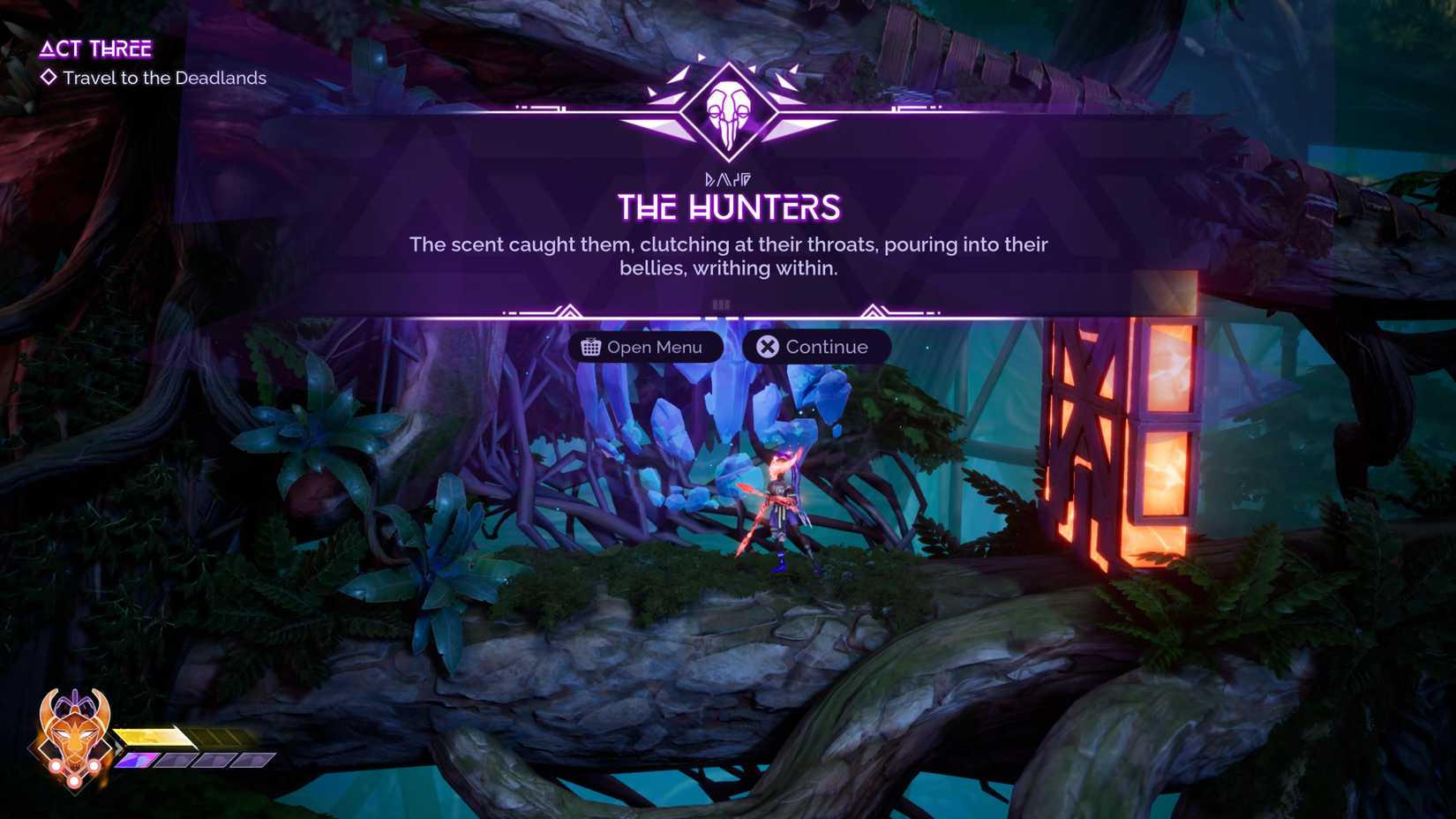Click the mask emblem above The Hunters title
This screenshot has width=1456, height=819.
coord(728,109)
